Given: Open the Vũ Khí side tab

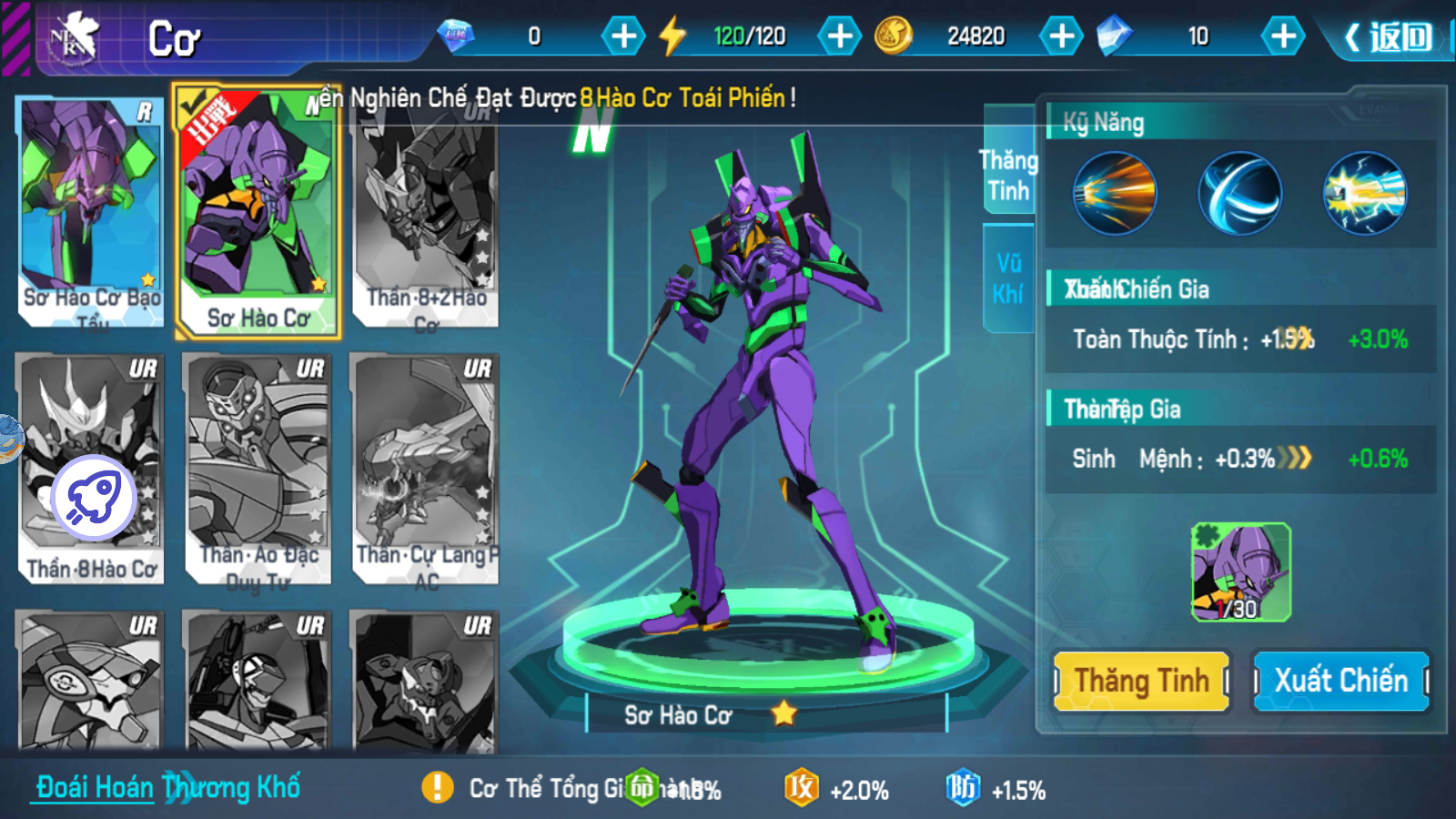Looking at the screenshot, I should (x=1008, y=278).
